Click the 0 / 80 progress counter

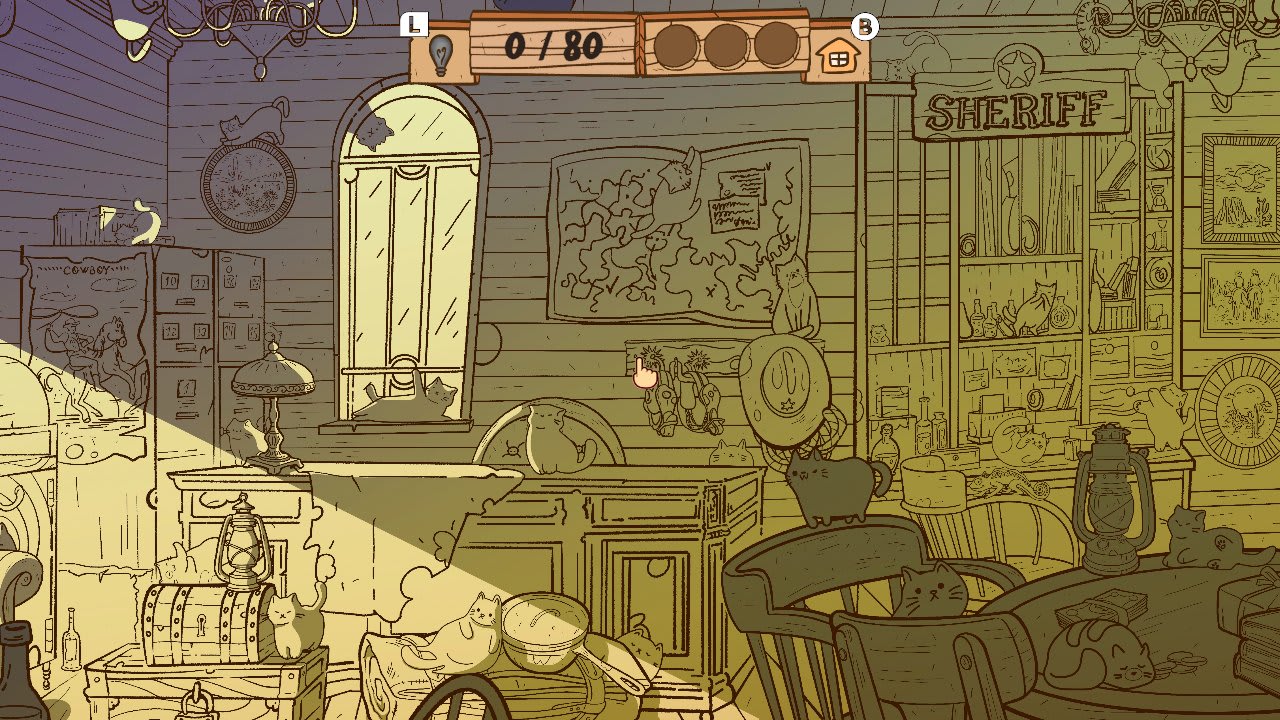pos(555,44)
